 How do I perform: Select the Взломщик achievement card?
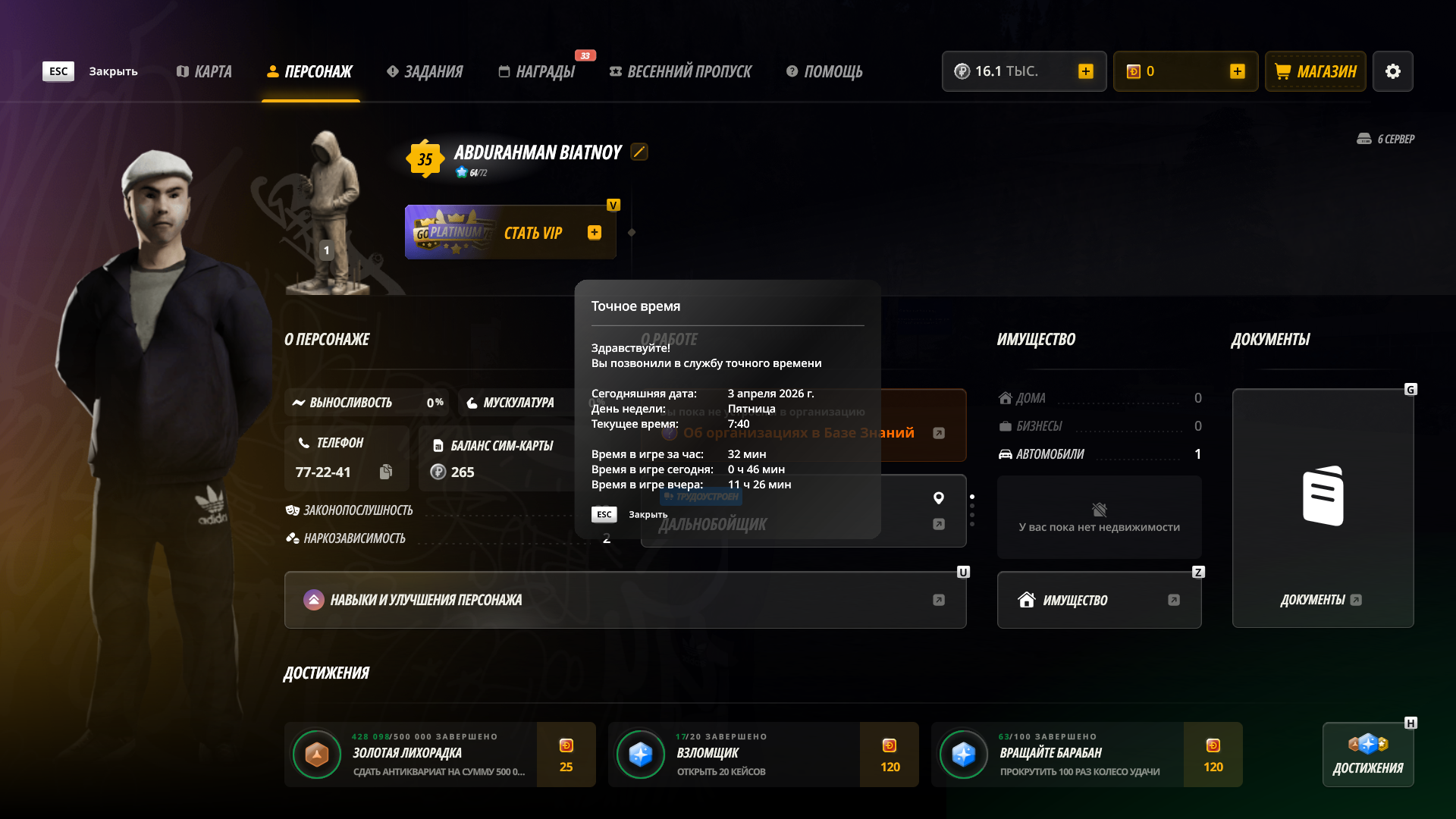763,755
